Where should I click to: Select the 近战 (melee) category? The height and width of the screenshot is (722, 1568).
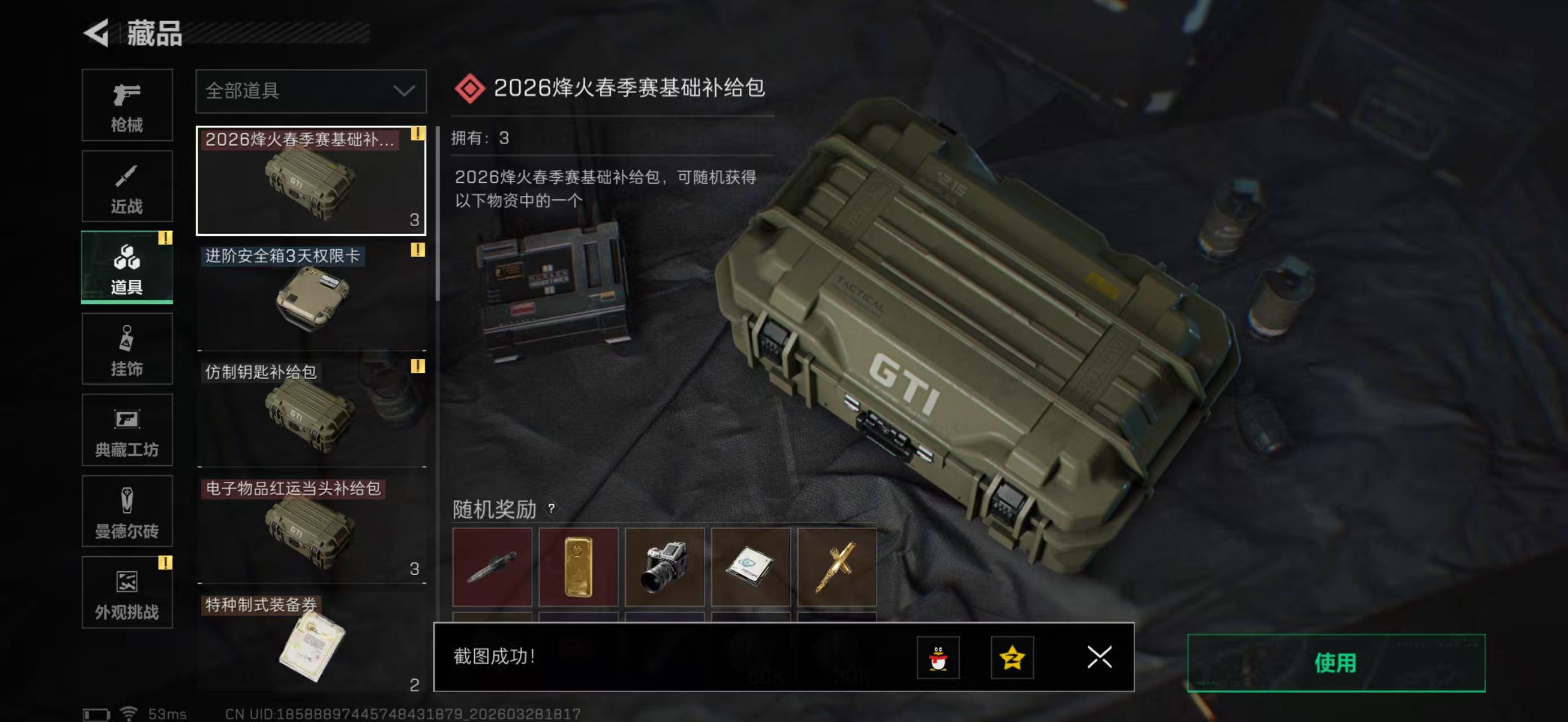127,186
